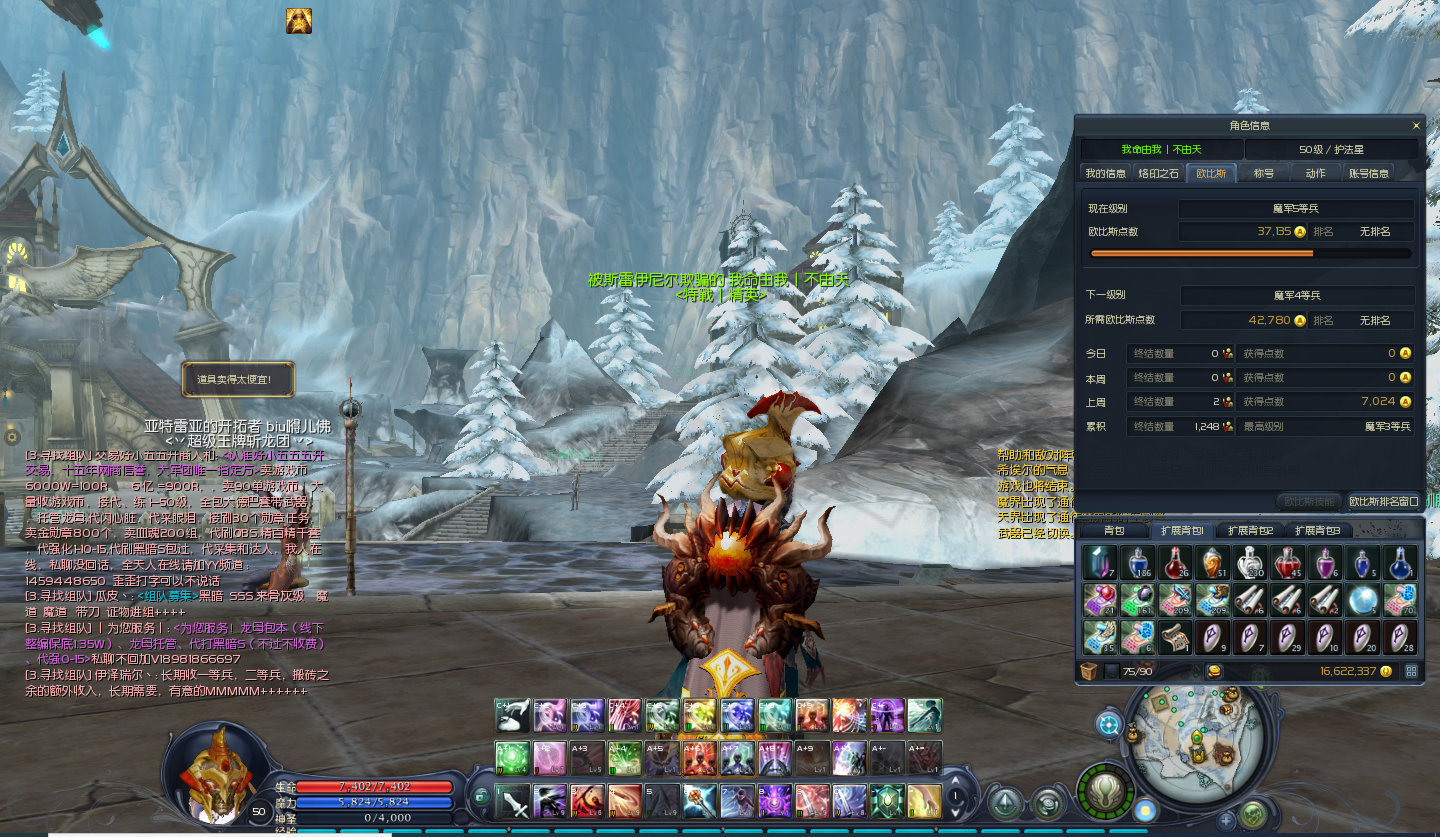
Task: Click the bag layout grid button
Action: click(1411, 671)
